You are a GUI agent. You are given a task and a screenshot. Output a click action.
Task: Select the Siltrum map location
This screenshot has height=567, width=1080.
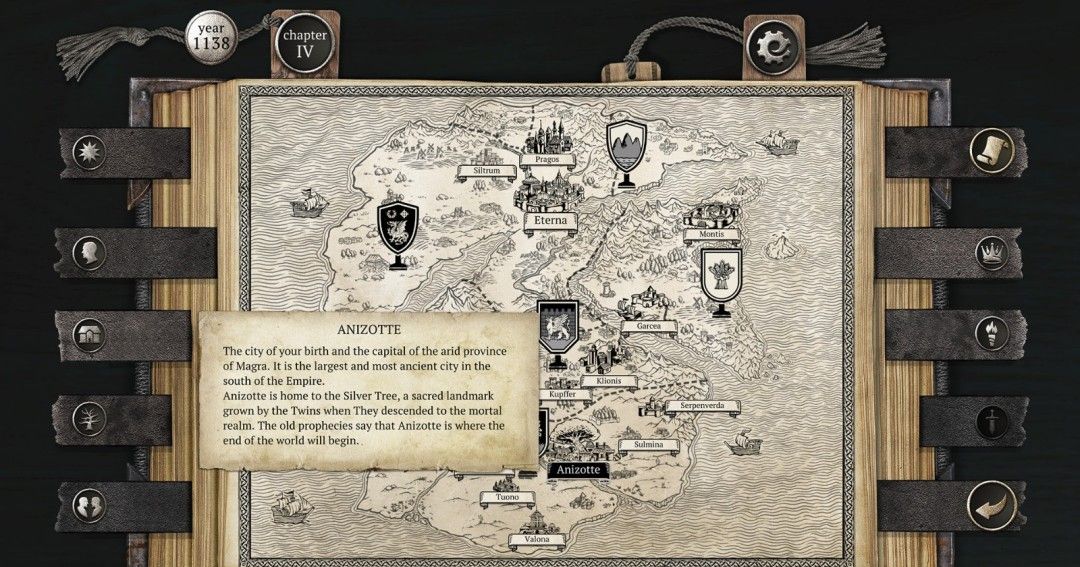tap(486, 171)
